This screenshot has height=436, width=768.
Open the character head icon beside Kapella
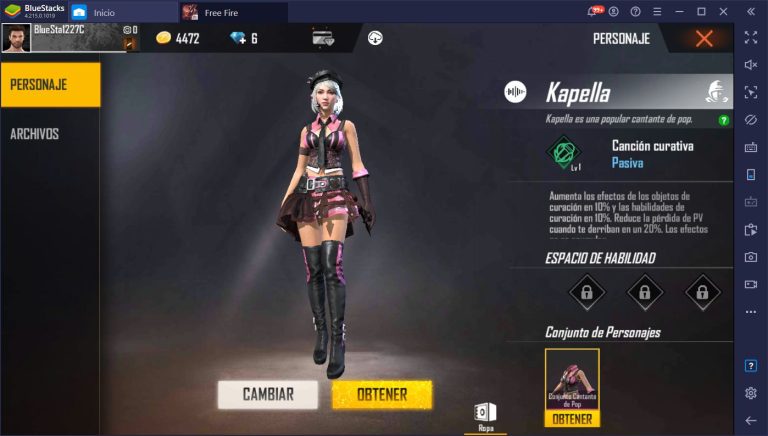pos(716,93)
